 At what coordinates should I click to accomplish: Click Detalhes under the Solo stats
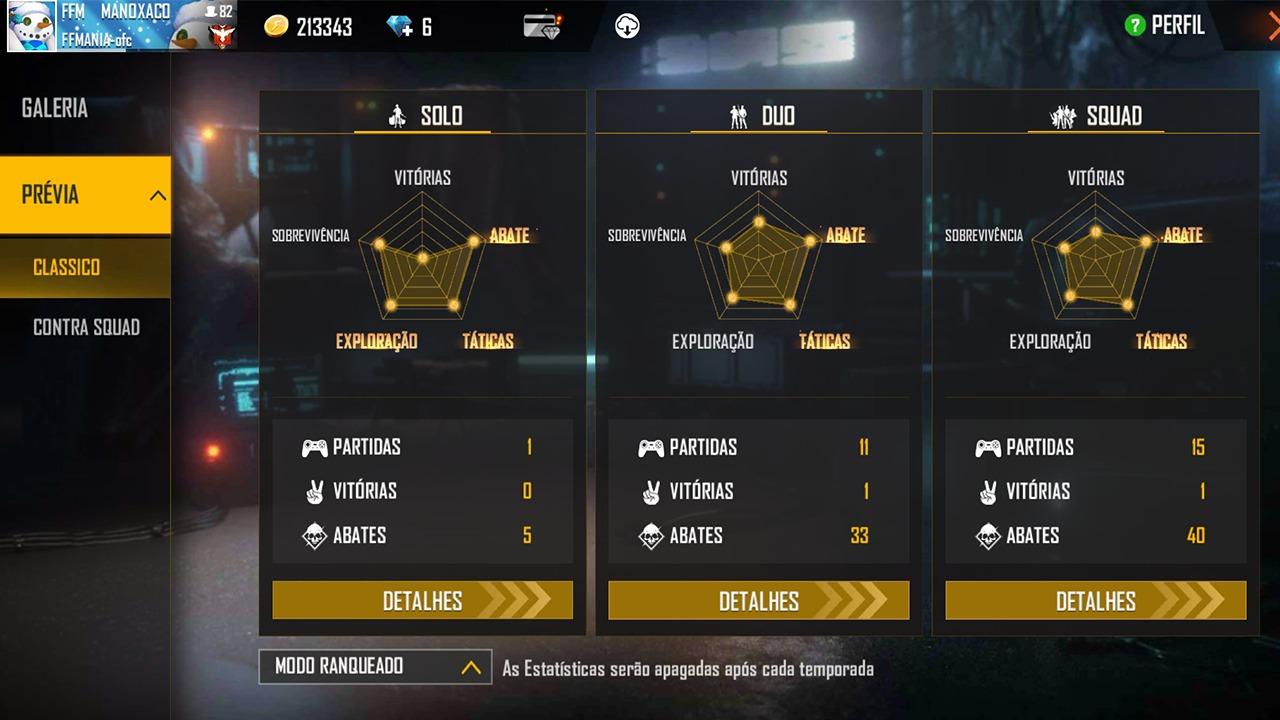pos(422,601)
